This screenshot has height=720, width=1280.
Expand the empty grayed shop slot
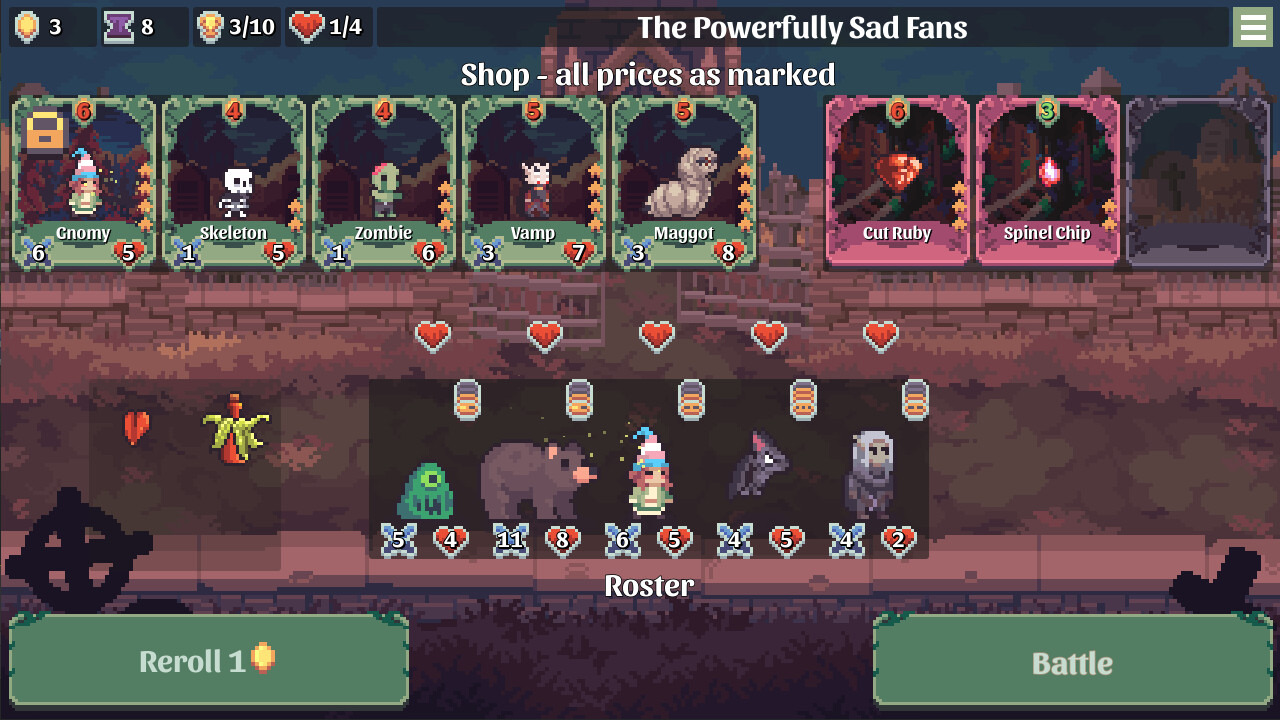tap(1196, 180)
